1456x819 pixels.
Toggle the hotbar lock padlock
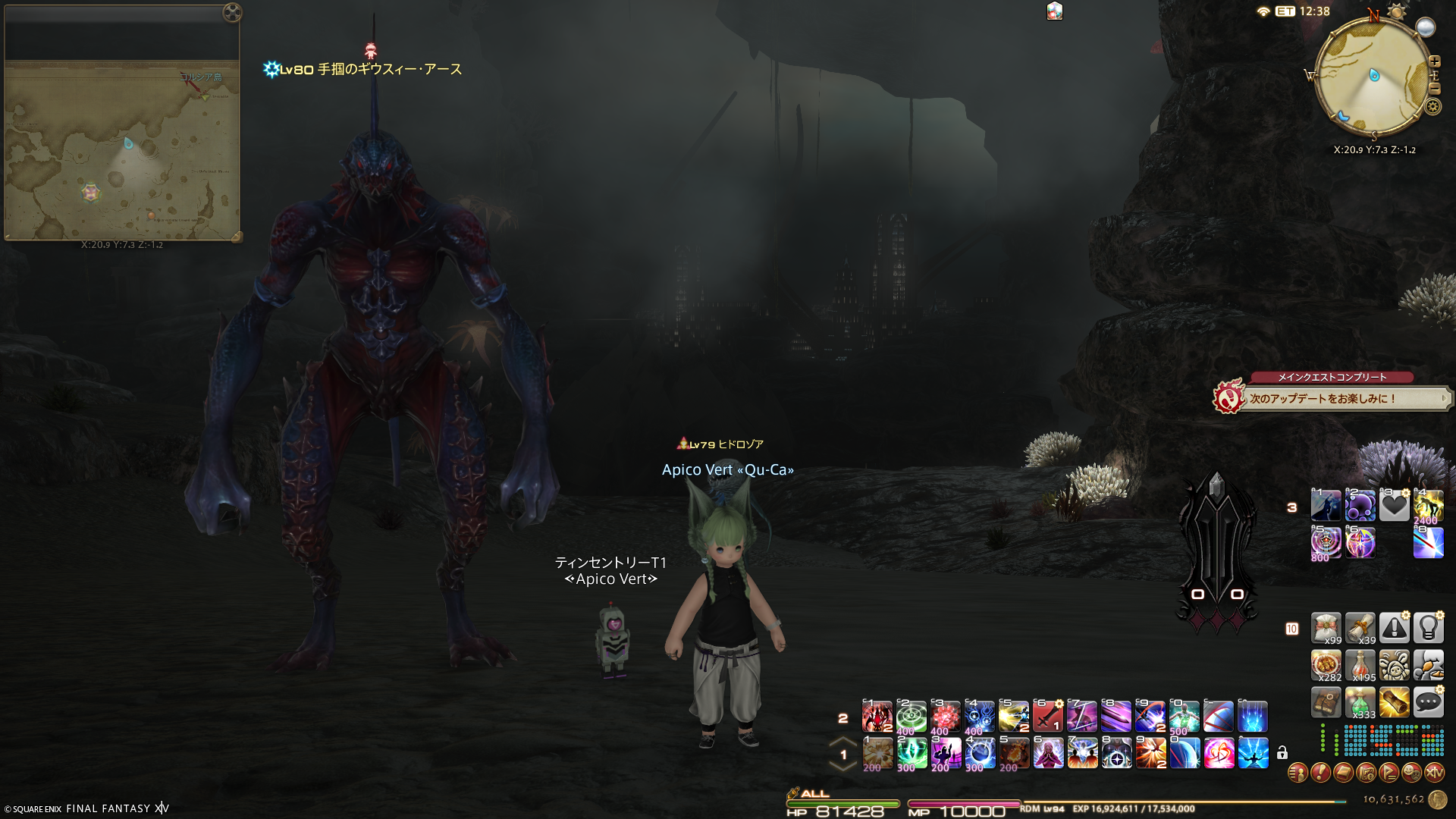click(x=1282, y=753)
